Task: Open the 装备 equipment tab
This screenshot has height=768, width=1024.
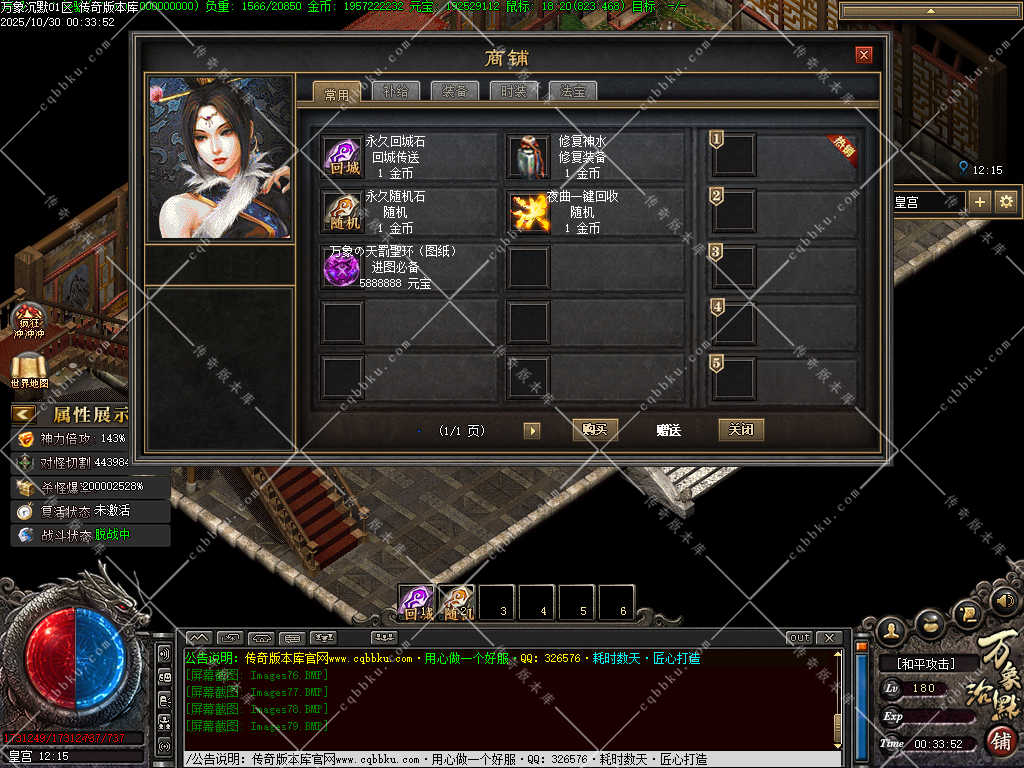Action: (455, 92)
